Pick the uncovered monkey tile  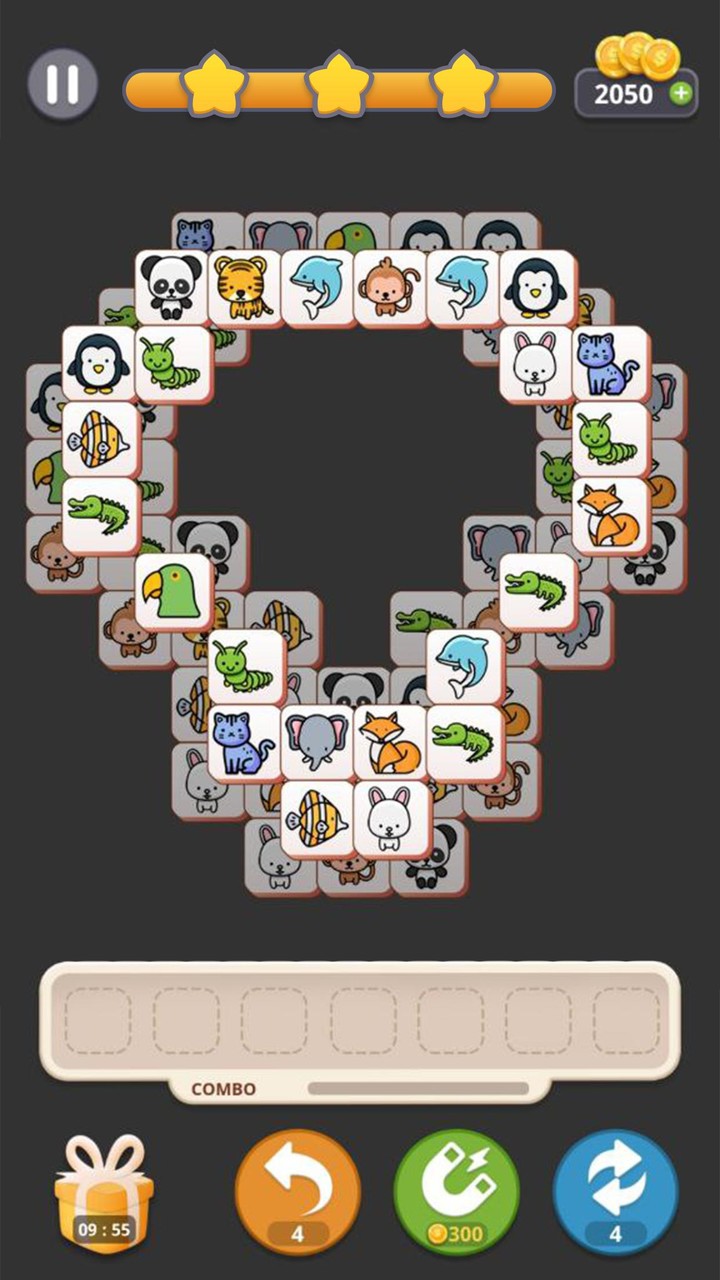point(391,287)
